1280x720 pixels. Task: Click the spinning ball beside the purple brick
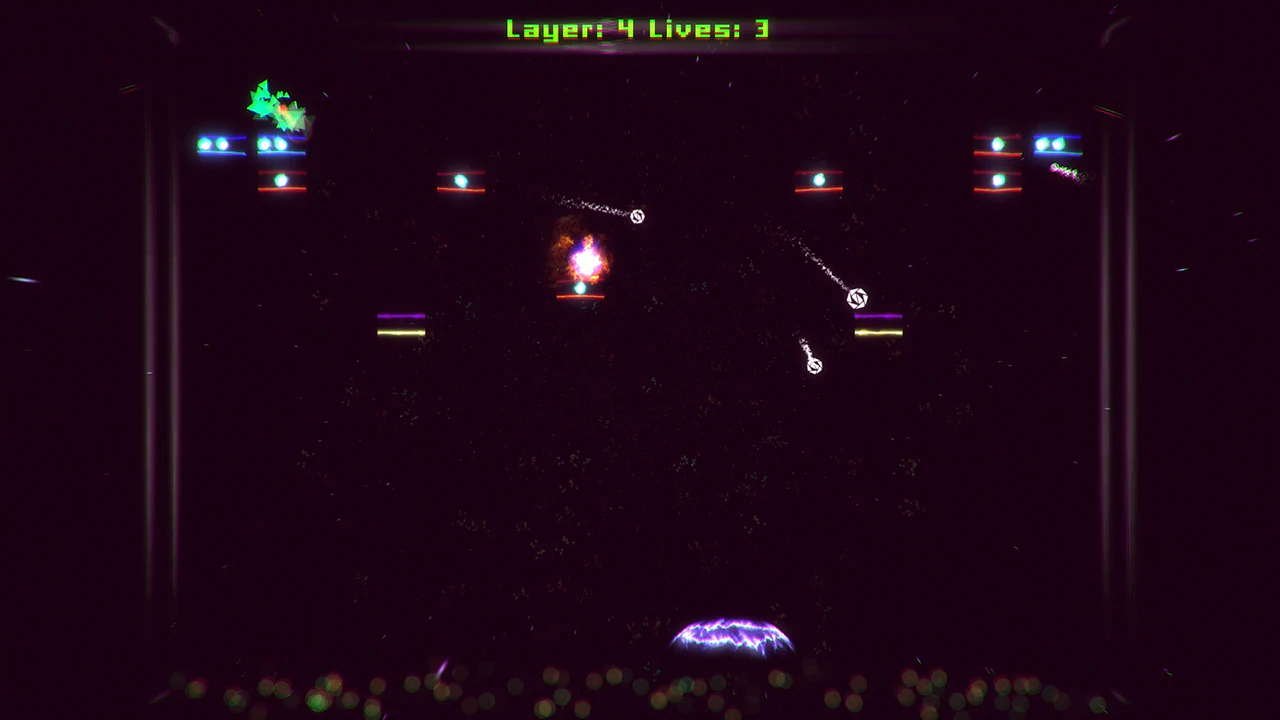pyautogui.click(x=857, y=298)
